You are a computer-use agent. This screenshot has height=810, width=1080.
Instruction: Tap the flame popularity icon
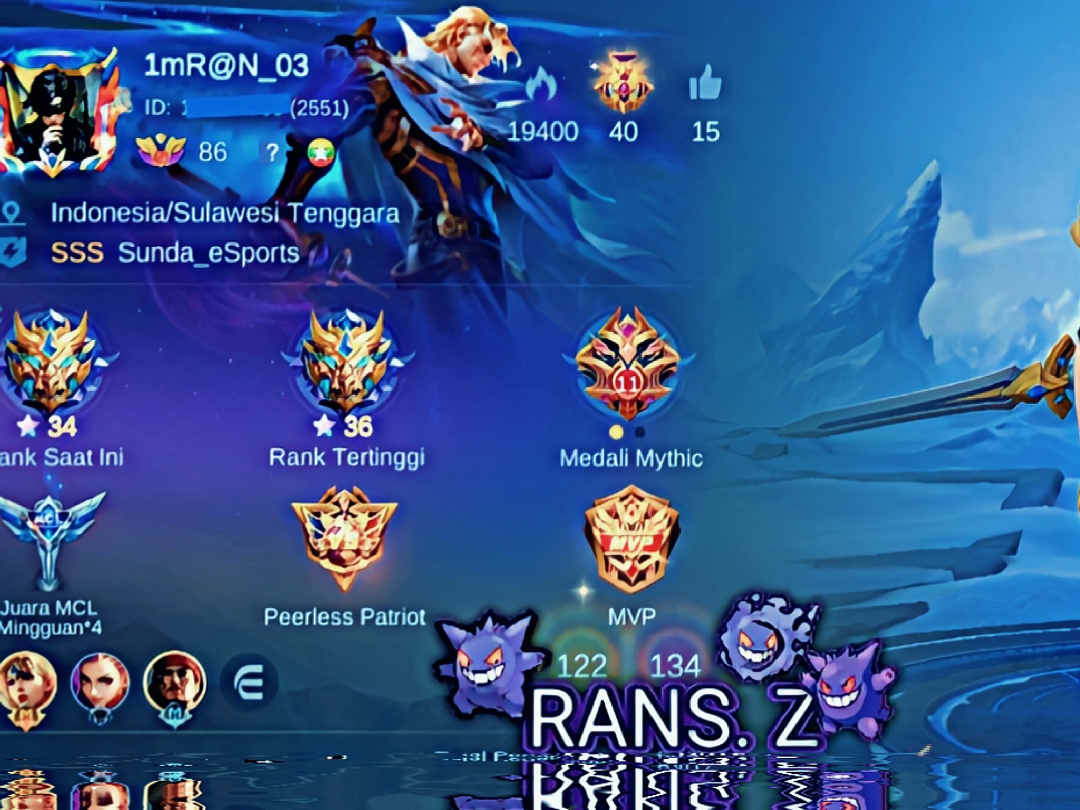coord(541,85)
